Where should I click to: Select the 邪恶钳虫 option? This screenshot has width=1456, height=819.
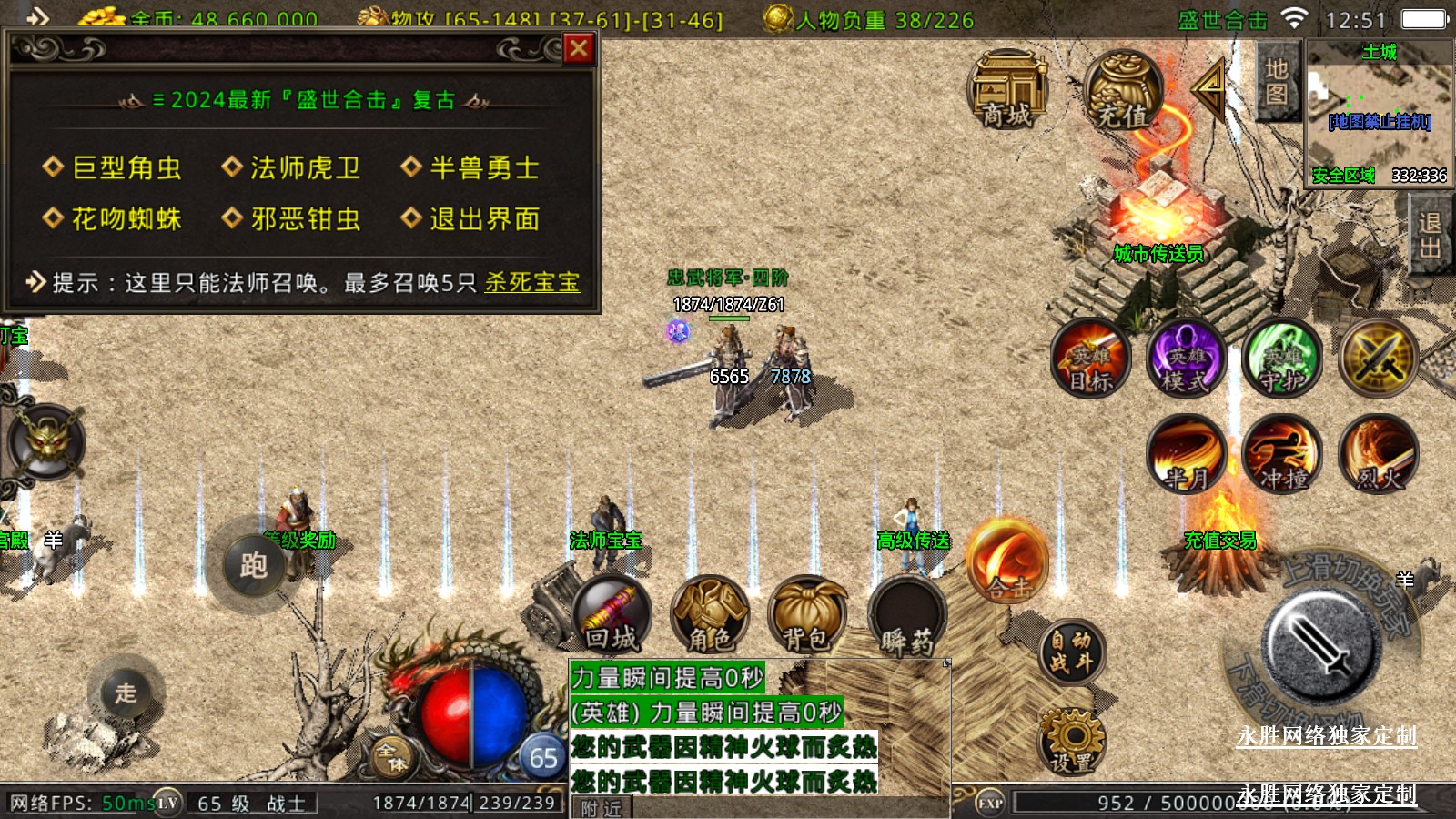pos(304,219)
